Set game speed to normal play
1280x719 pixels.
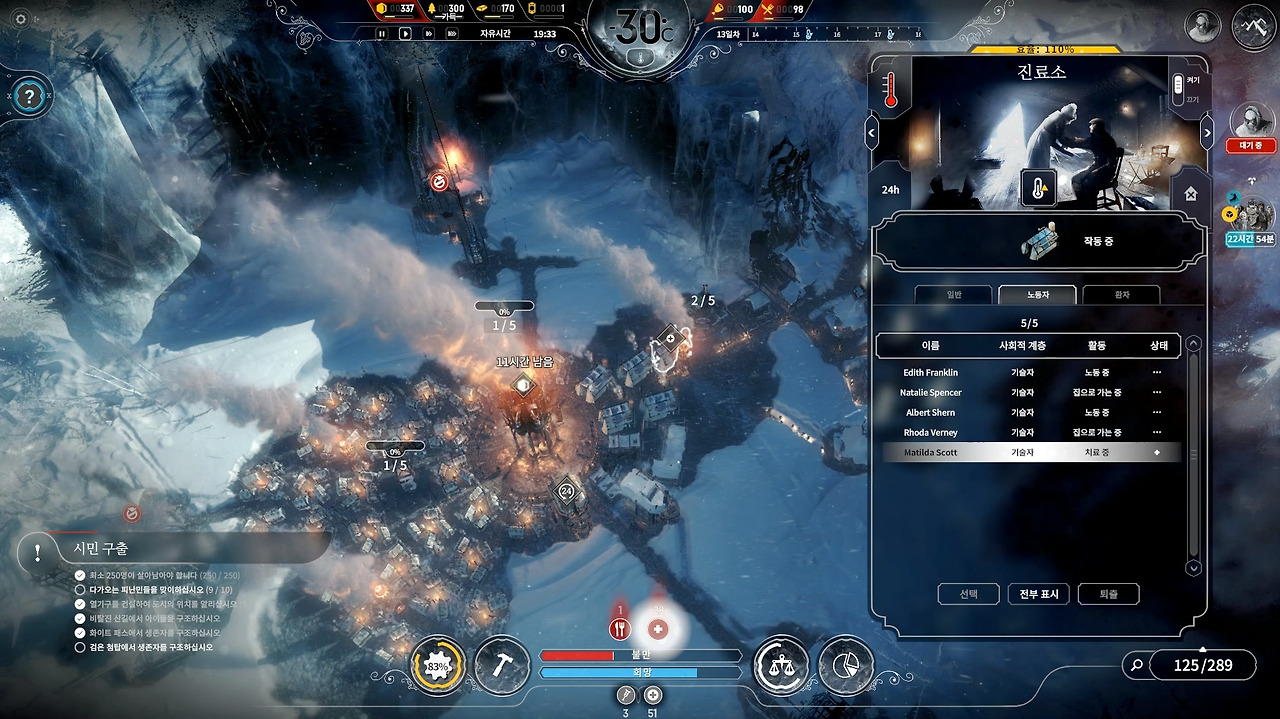(x=405, y=33)
